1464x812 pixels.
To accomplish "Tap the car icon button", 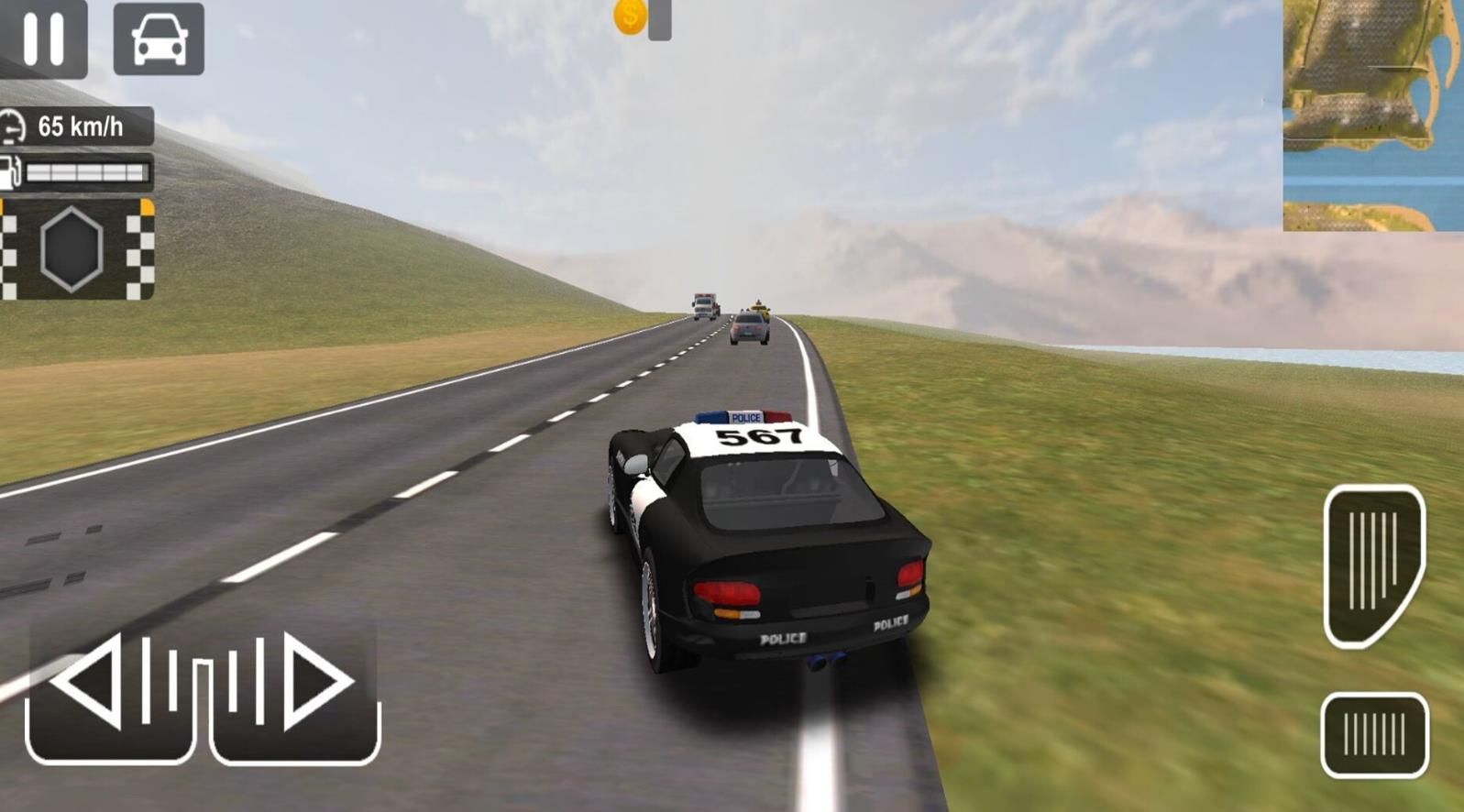I will tap(159, 38).
